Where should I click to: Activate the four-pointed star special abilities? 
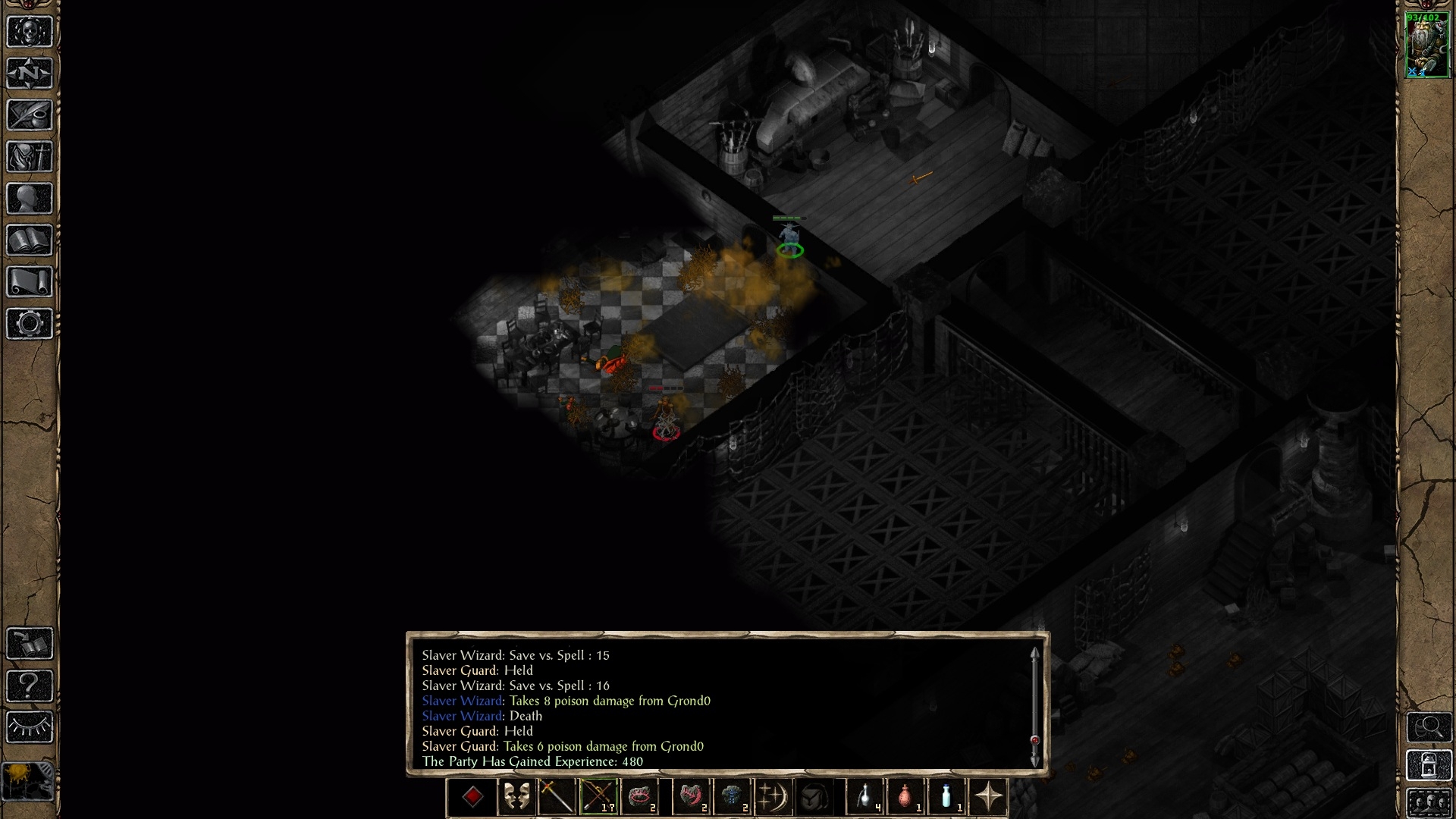pyautogui.click(x=988, y=797)
